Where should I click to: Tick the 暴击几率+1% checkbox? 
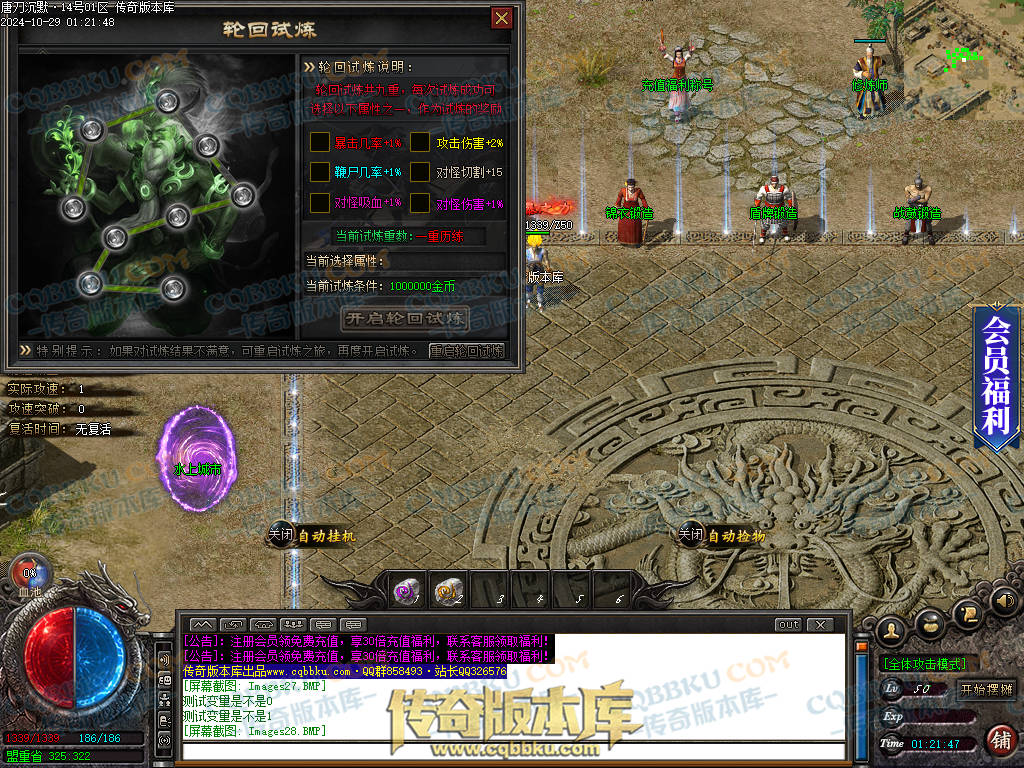coord(320,143)
